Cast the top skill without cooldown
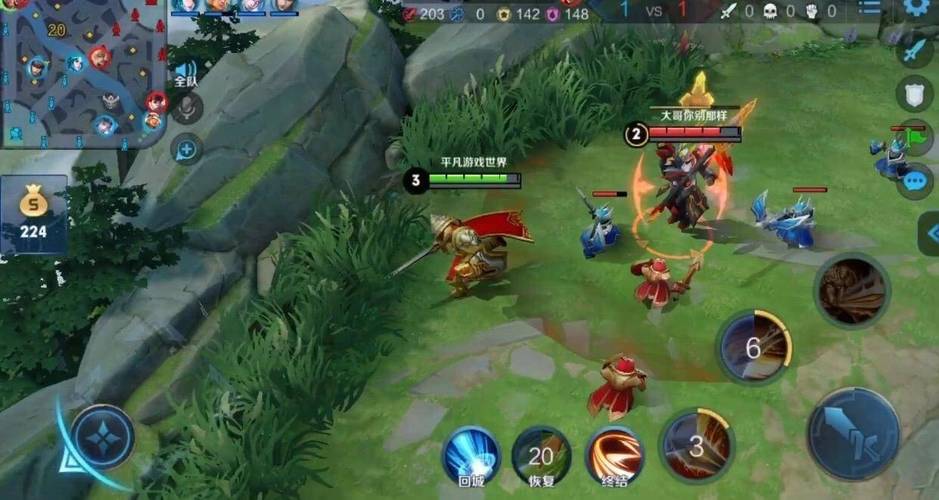 point(852,290)
